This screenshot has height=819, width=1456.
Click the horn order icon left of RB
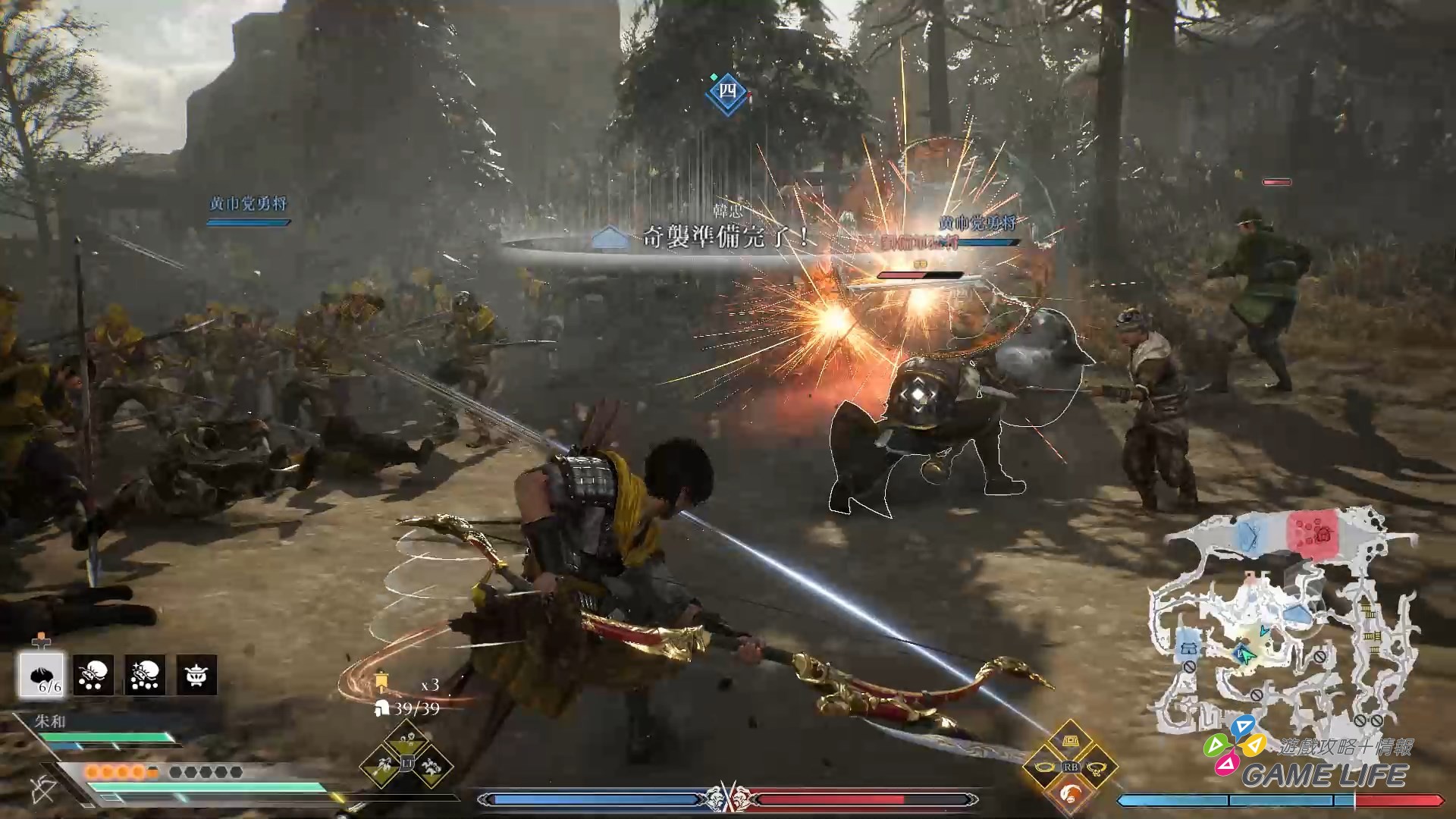[1043, 767]
